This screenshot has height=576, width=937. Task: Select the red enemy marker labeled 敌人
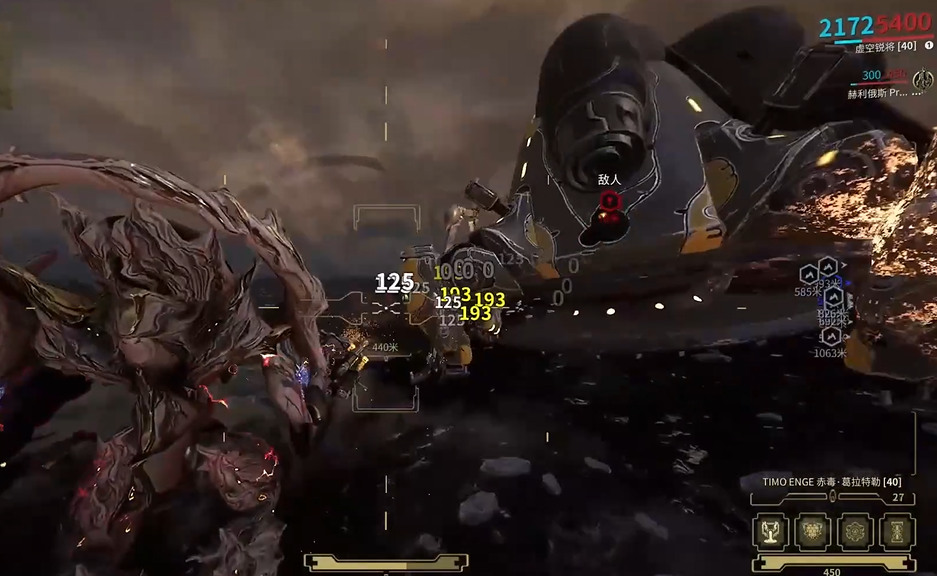tap(610, 201)
